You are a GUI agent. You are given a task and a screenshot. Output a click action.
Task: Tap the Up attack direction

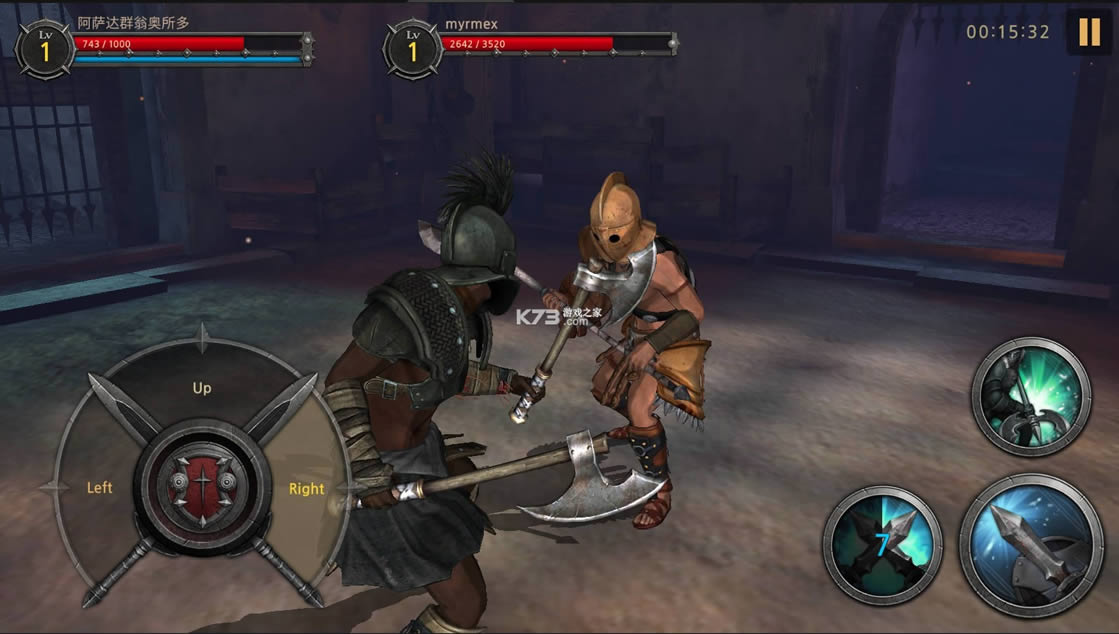click(x=202, y=388)
